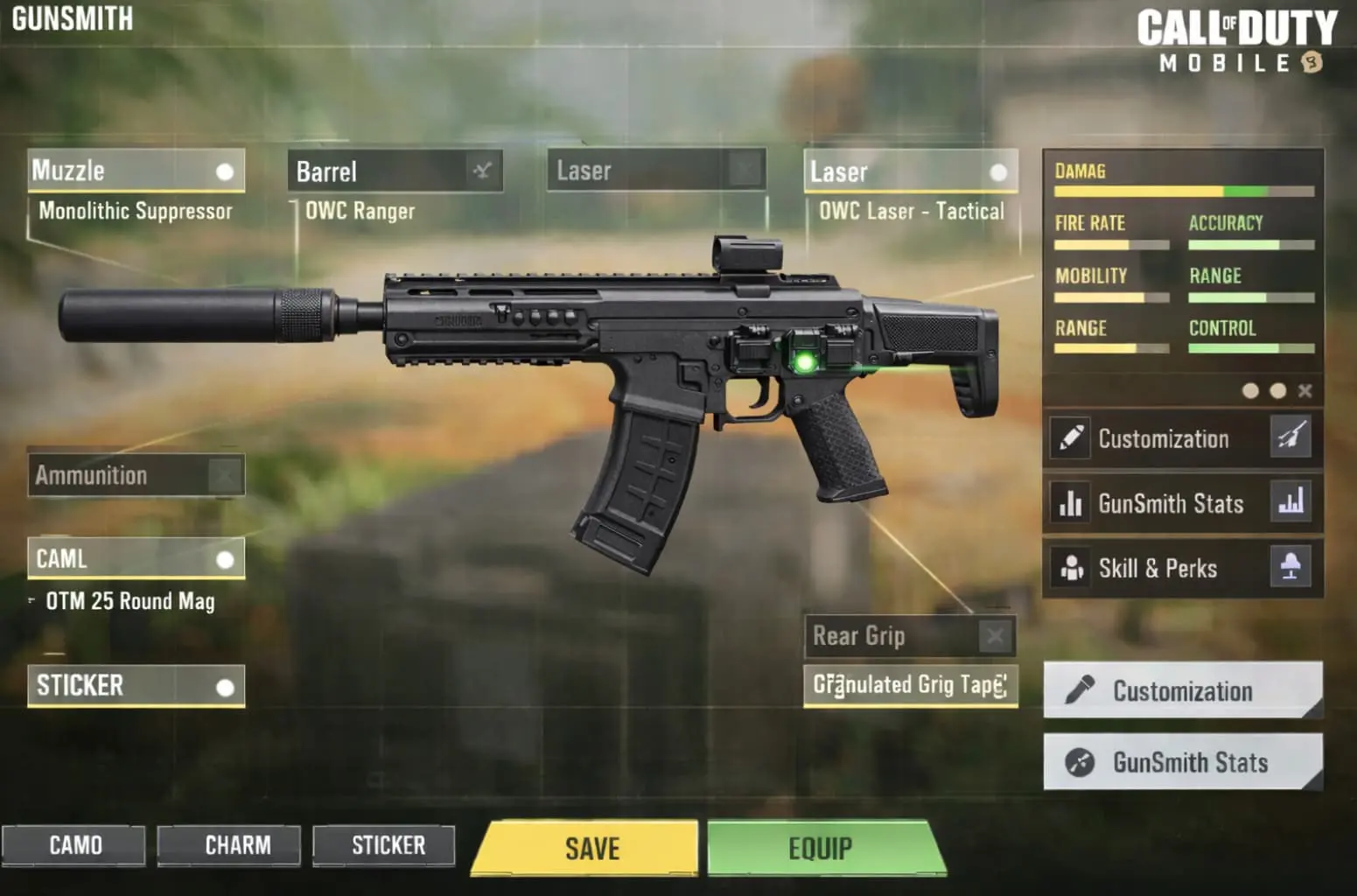Click the weapon blueprint icon beside Customization
Screen dimensions: 1357x896
(x=1292, y=437)
